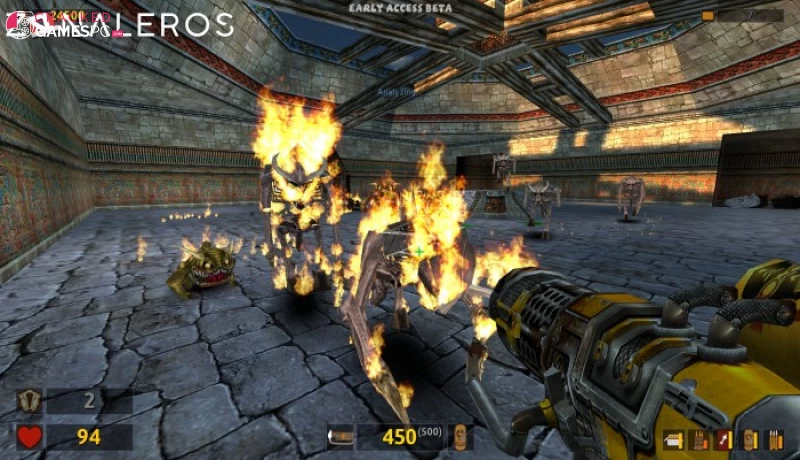800x460 pixels.
Task: Click the red heart health icon
Action: click(28, 437)
